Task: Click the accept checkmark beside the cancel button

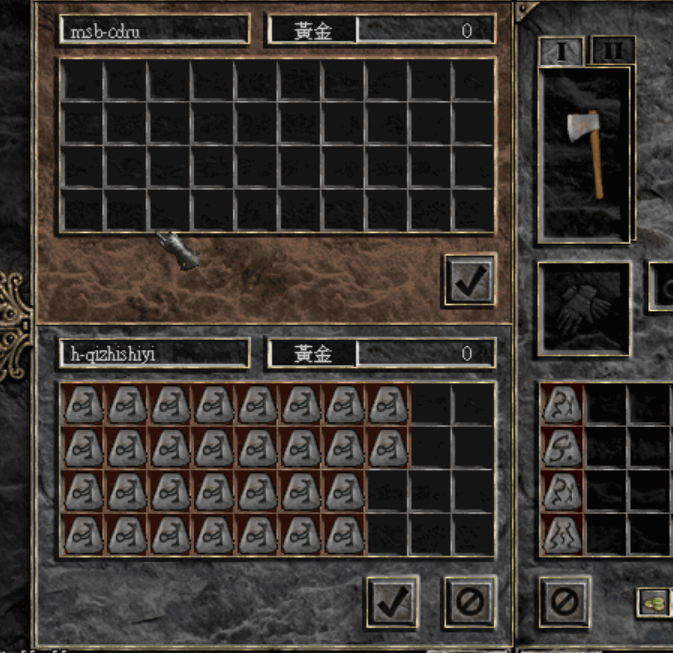Action: click(392, 601)
